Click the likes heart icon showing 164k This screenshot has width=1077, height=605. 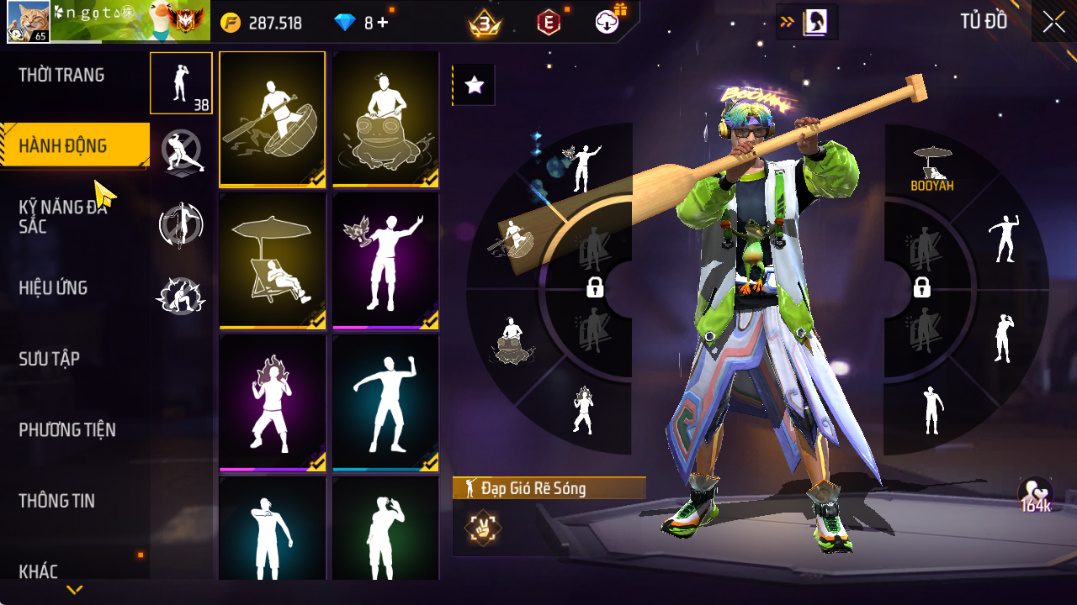click(1035, 494)
